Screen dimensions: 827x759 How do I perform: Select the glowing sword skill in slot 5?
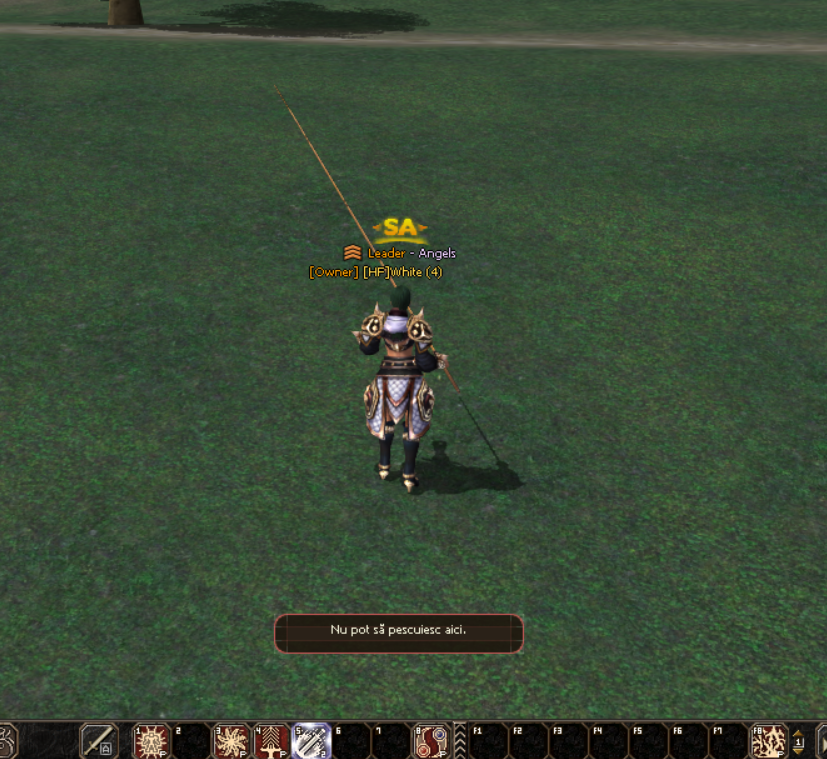click(312, 741)
